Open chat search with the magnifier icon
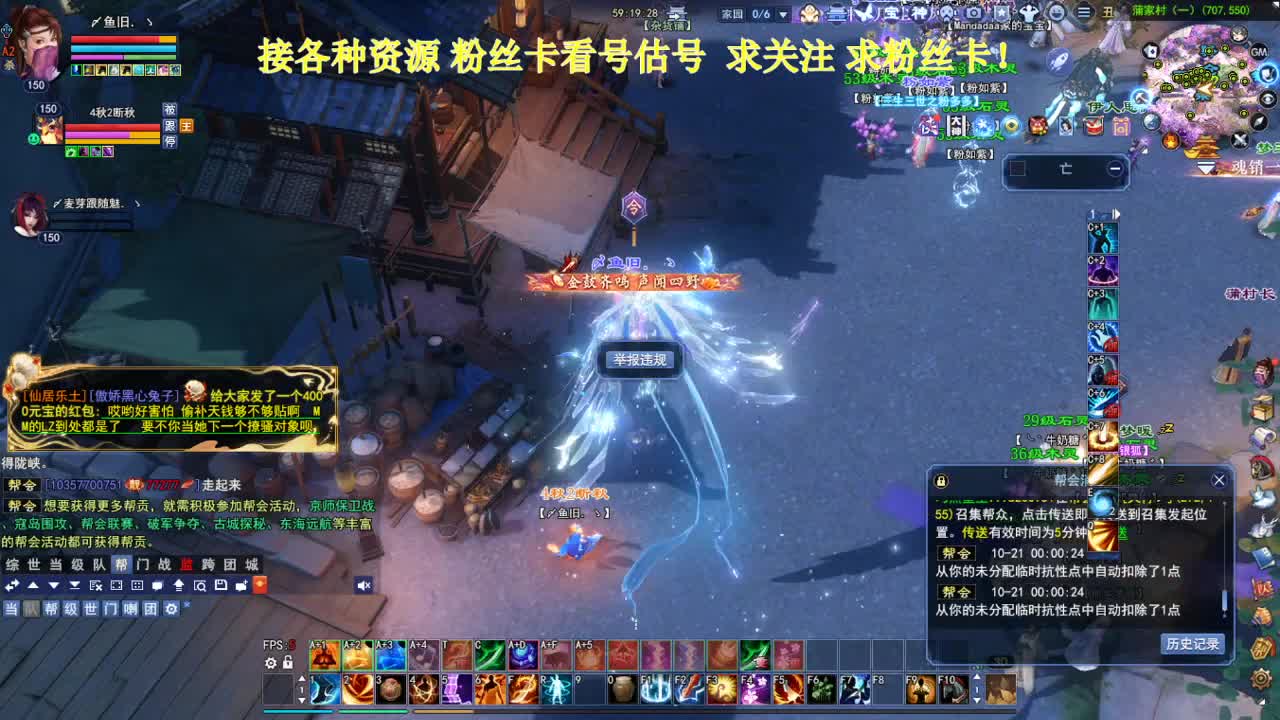This screenshot has width=1280, height=720. point(200,585)
